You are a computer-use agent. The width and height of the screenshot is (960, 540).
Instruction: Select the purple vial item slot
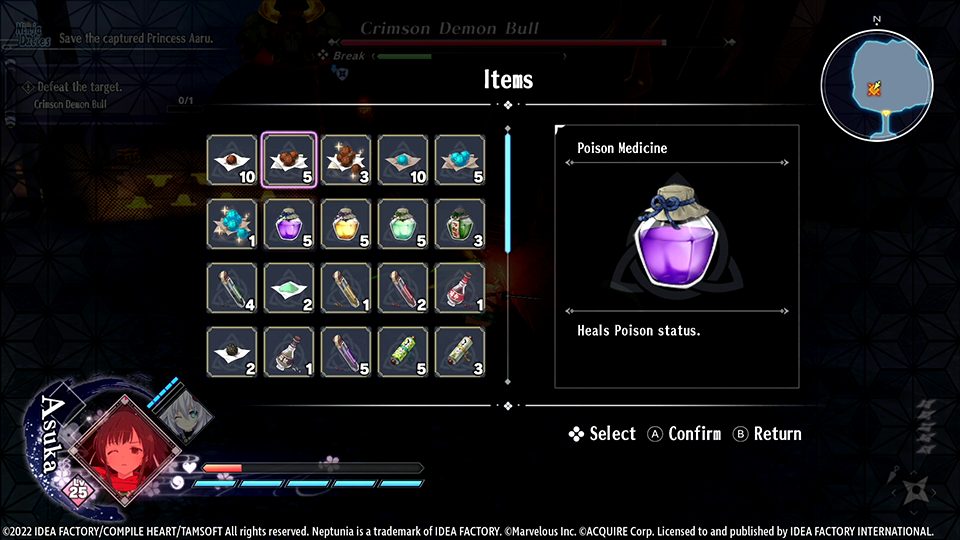[x=346, y=351]
